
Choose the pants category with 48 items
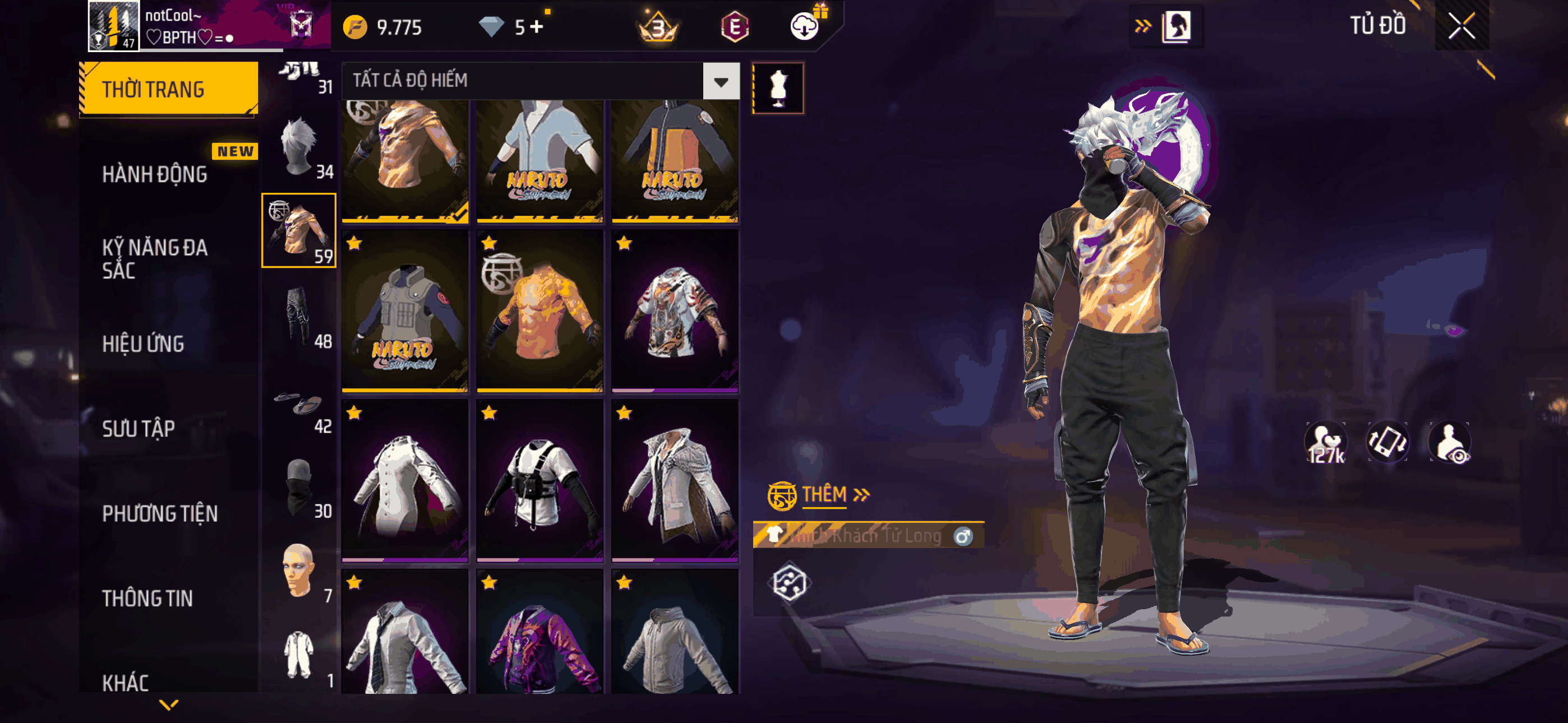click(299, 317)
